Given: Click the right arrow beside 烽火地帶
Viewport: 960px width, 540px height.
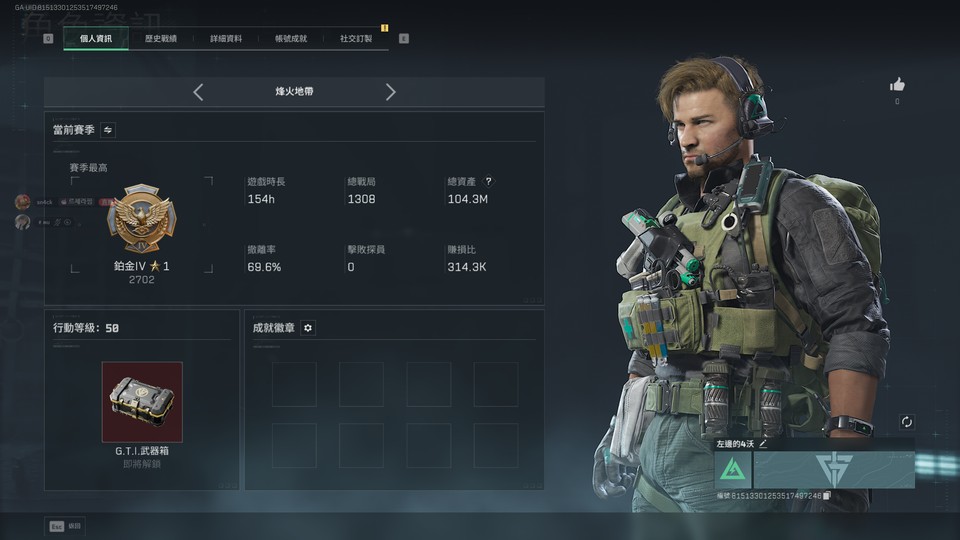Looking at the screenshot, I should (390, 92).
